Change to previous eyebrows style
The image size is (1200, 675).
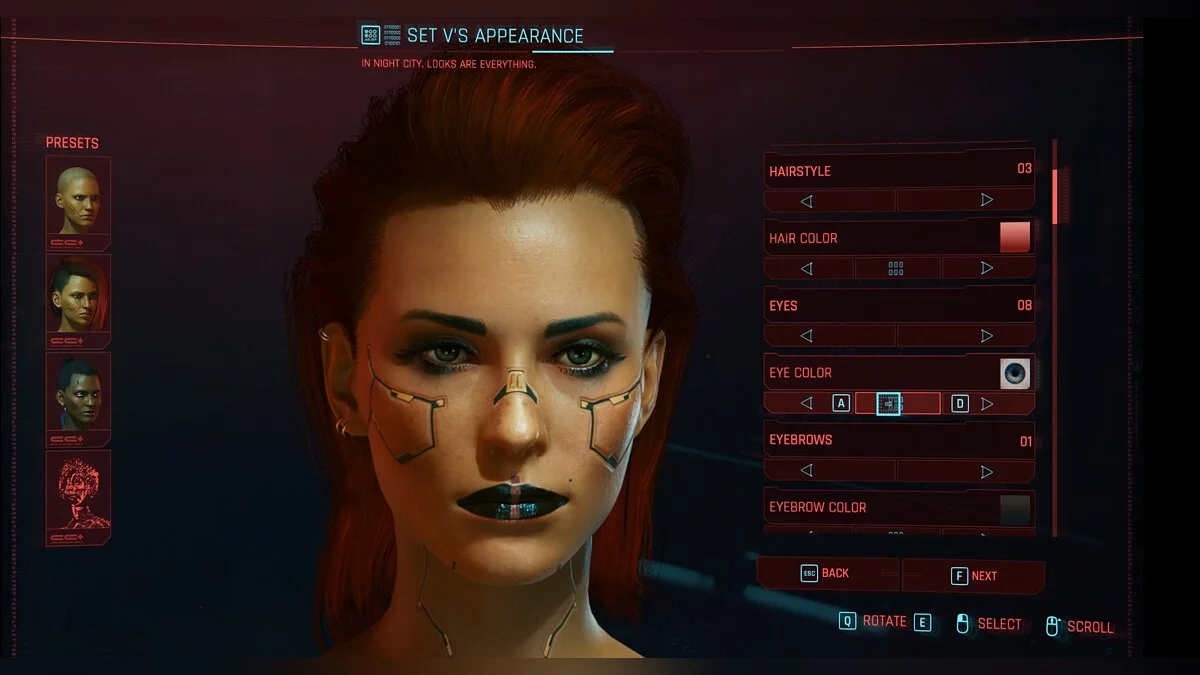tap(806, 471)
